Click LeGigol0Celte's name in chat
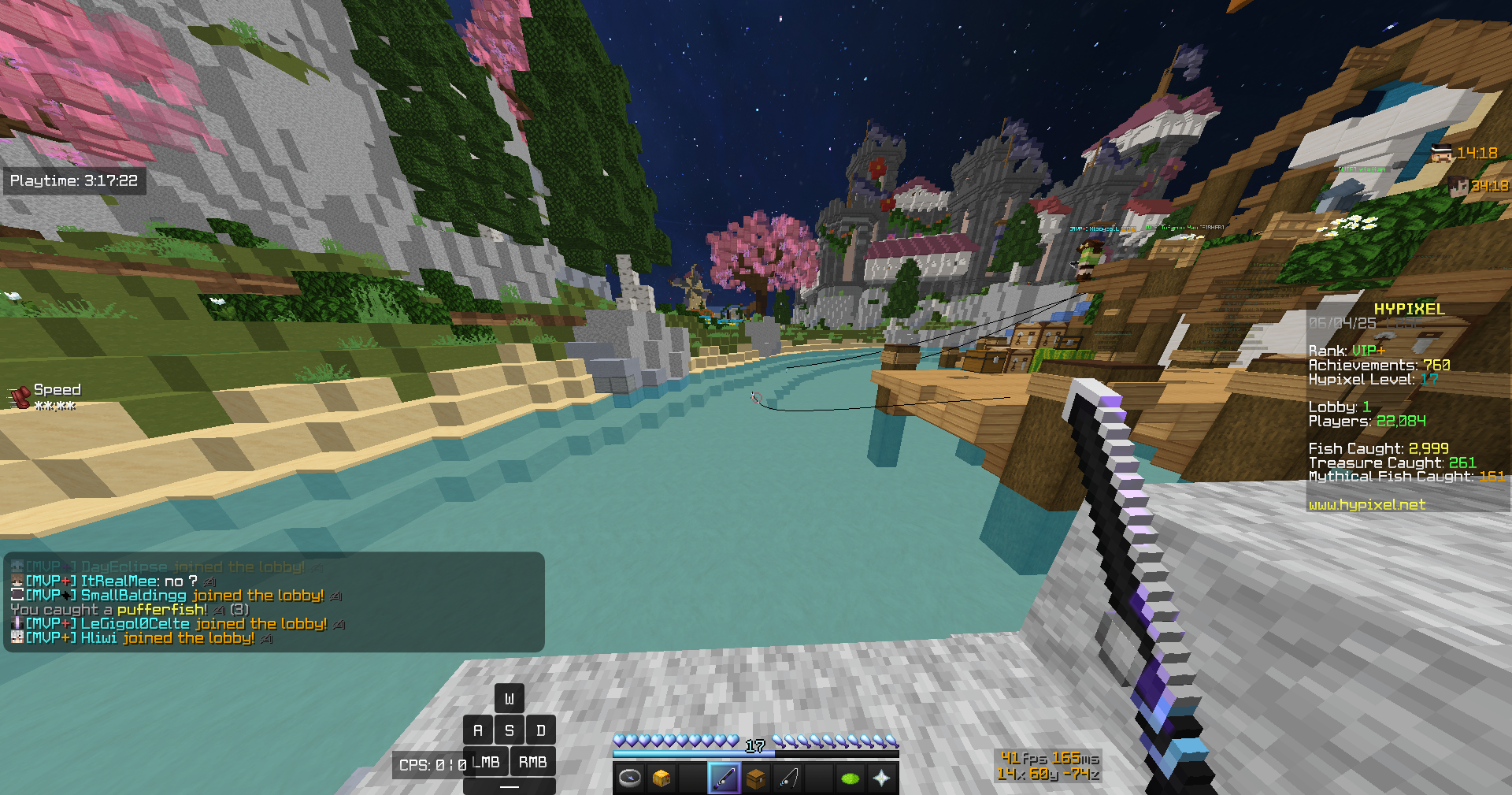 click(x=135, y=624)
